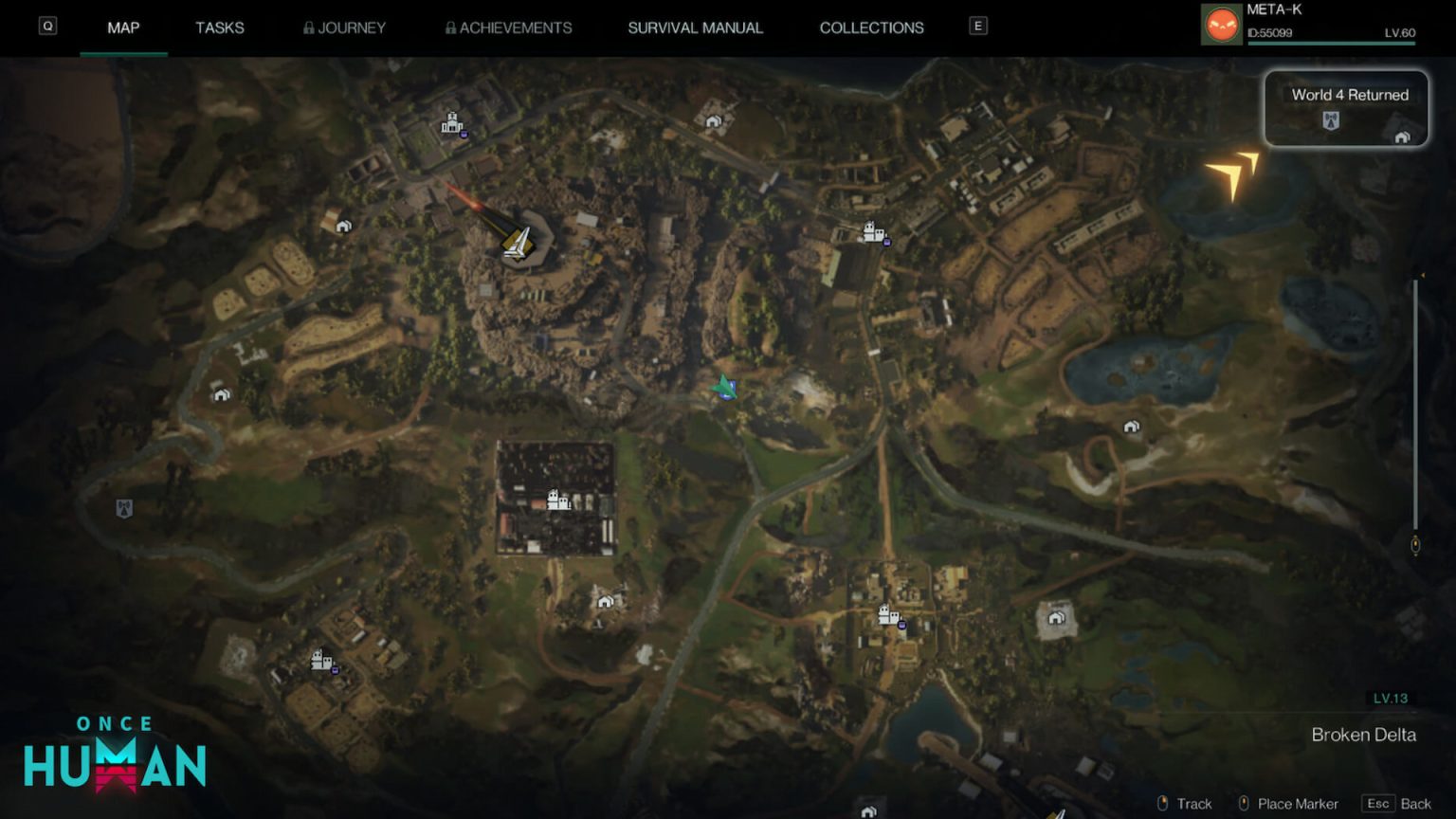Open the Achievements tab

coord(508,27)
